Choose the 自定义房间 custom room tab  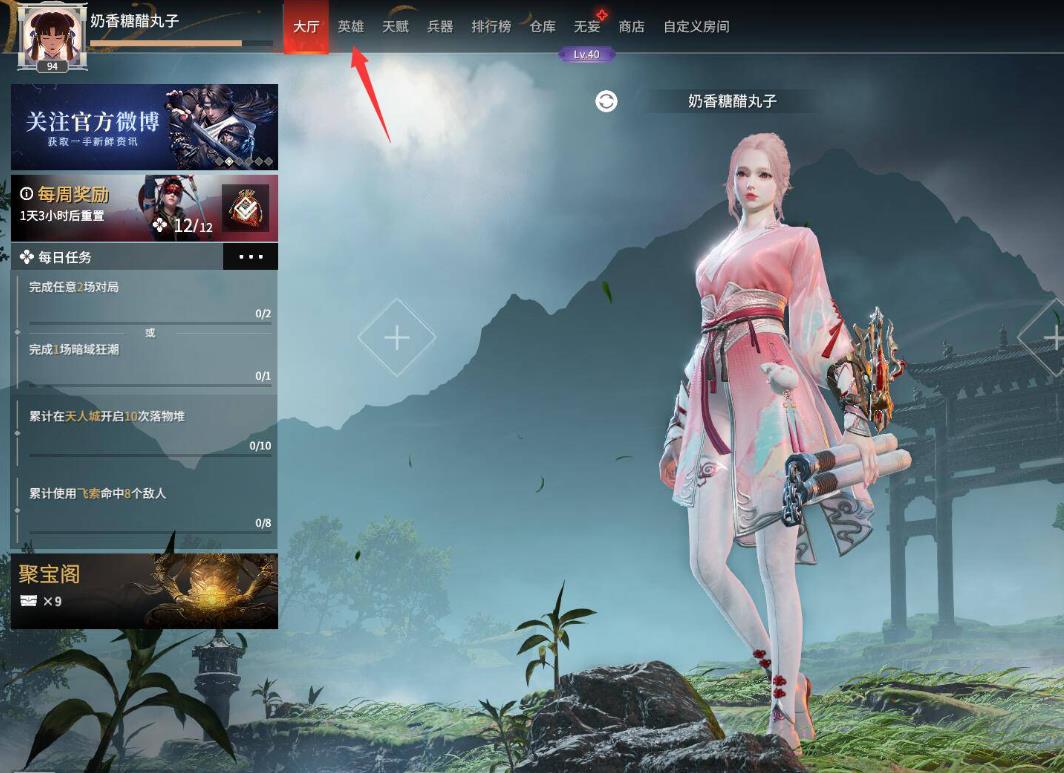click(696, 27)
